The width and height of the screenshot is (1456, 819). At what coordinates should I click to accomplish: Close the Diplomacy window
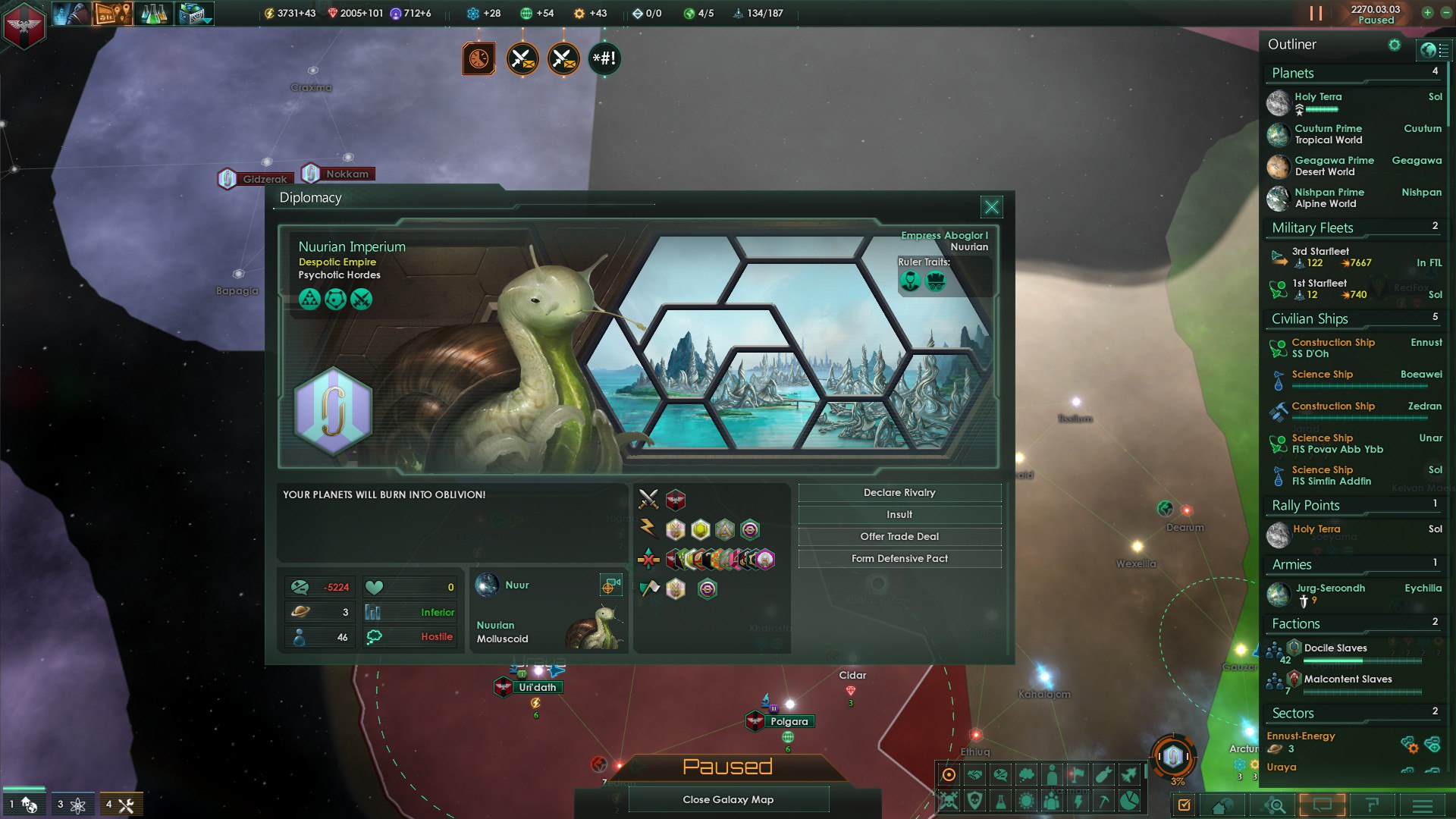[991, 207]
